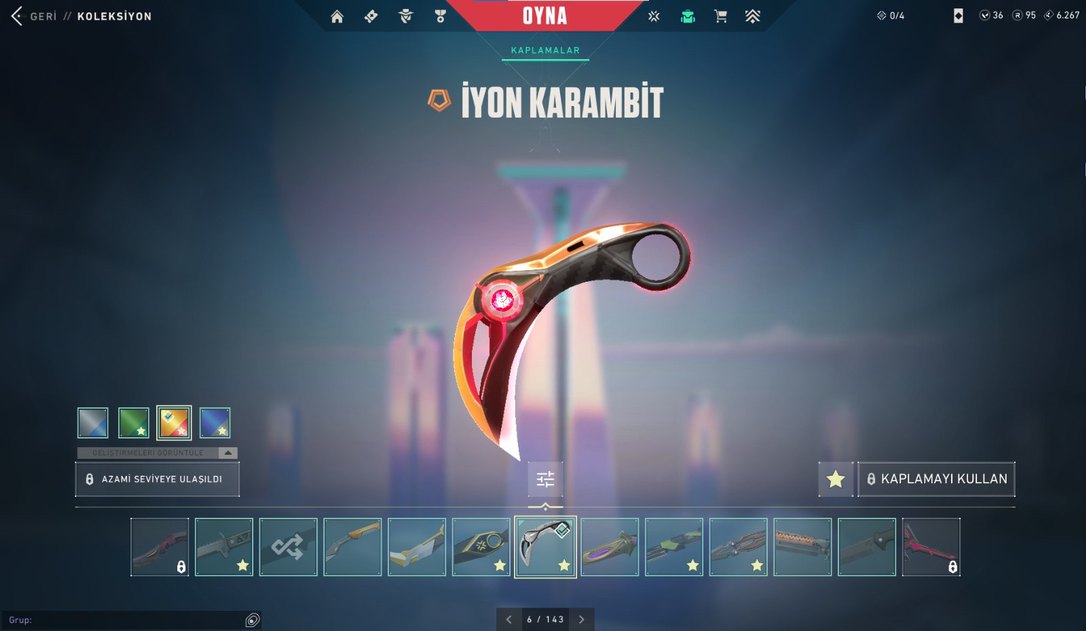The height and width of the screenshot is (631, 1086).
Task: Select the gray default variant swatch
Action: pyautogui.click(x=93, y=423)
